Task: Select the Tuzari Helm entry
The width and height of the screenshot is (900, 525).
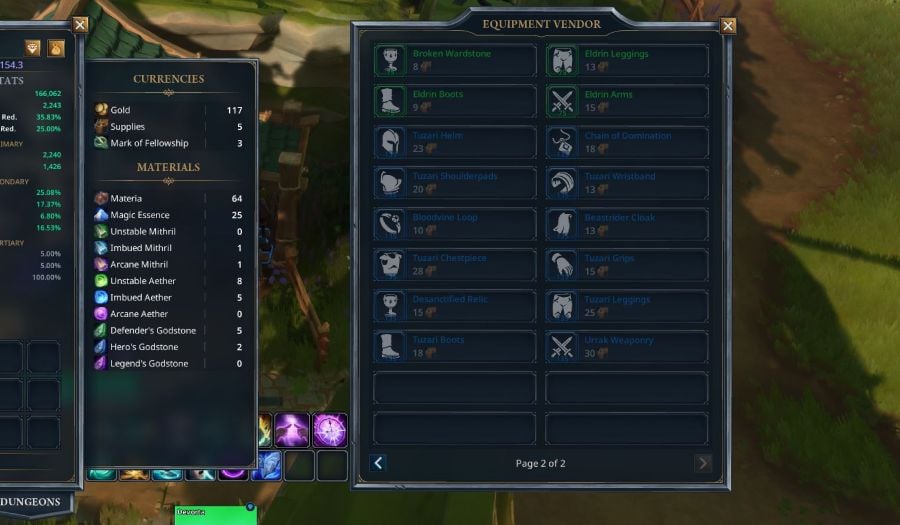Action: coord(454,142)
